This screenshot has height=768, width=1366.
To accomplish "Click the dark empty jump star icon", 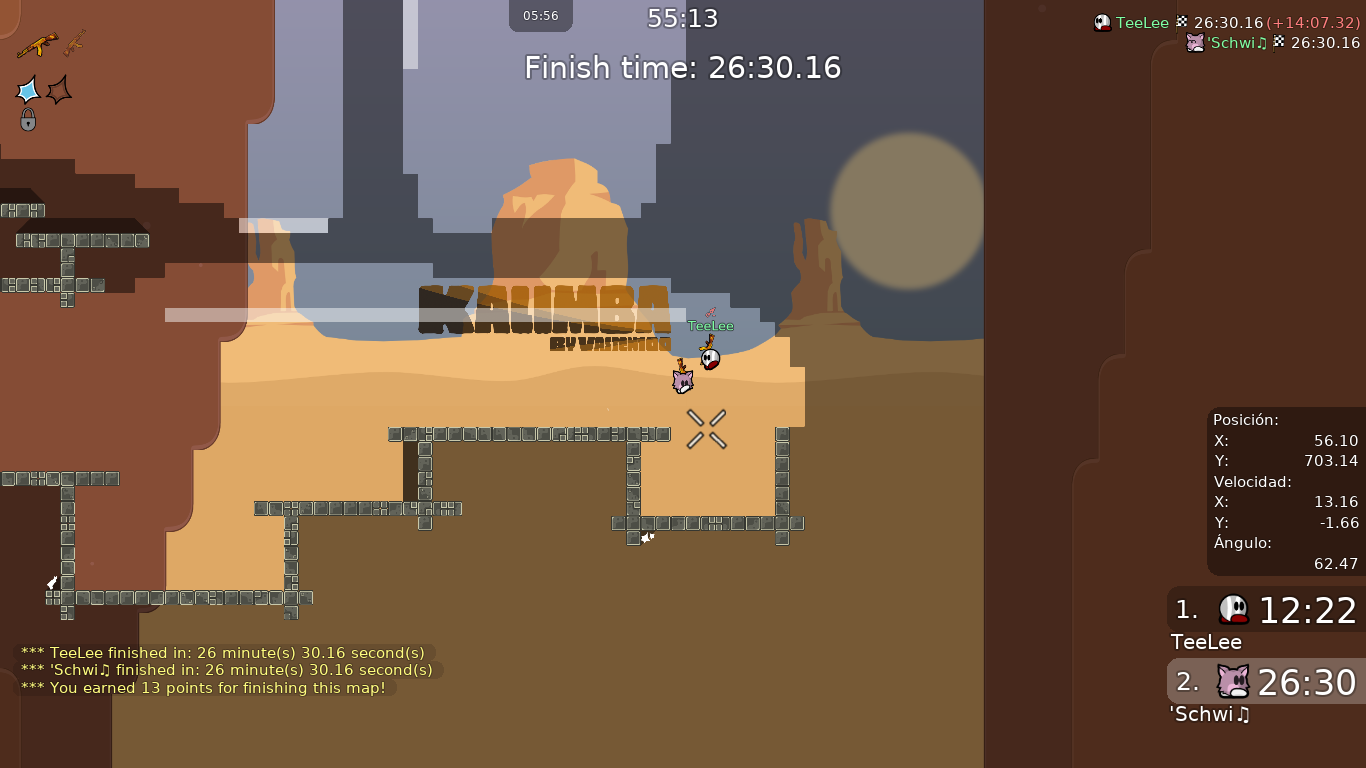I will click(x=60, y=90).
